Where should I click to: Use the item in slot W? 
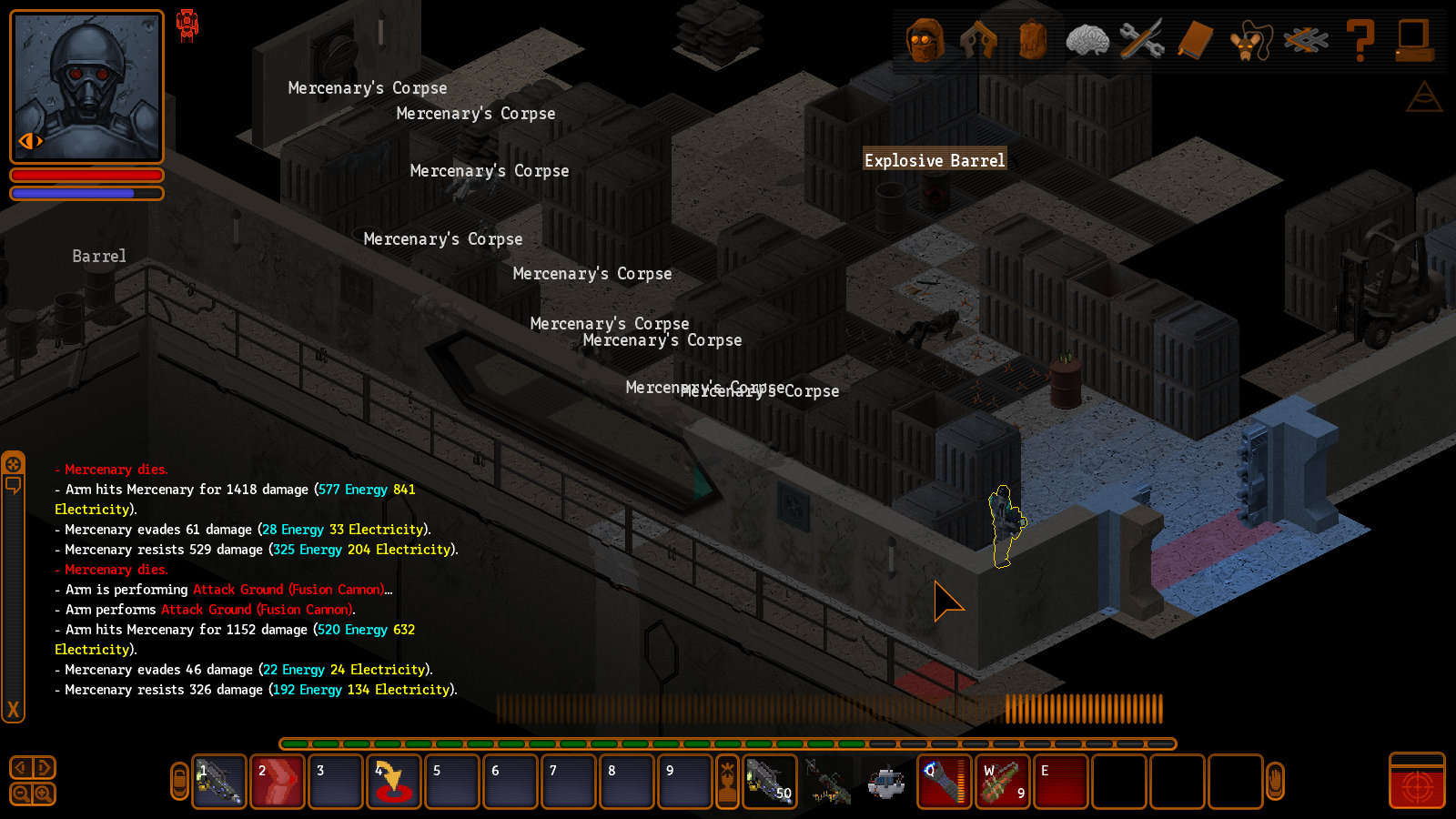point(1003,782)
